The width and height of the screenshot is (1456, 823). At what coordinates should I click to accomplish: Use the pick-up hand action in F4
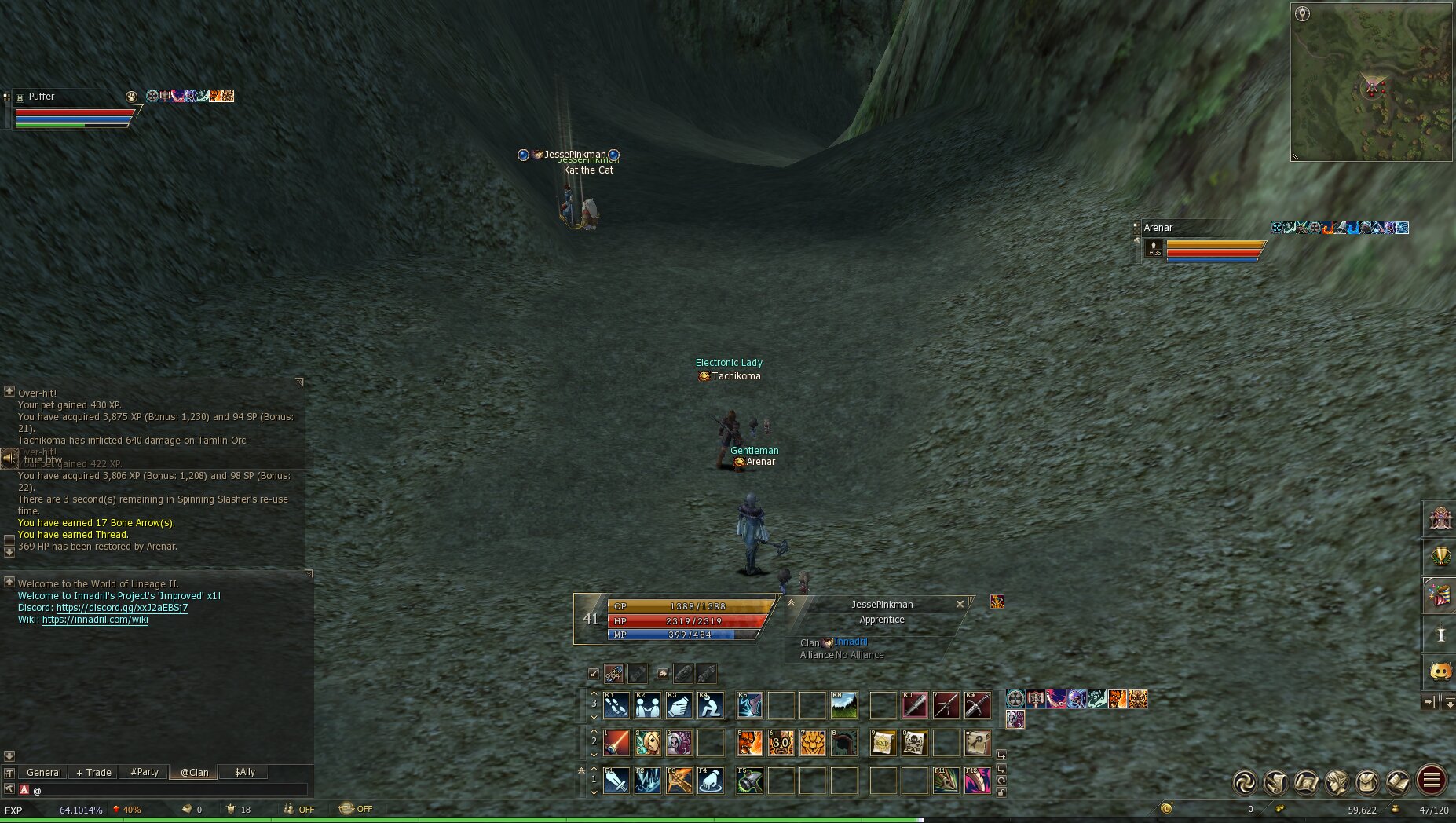[x=711, y=781]
